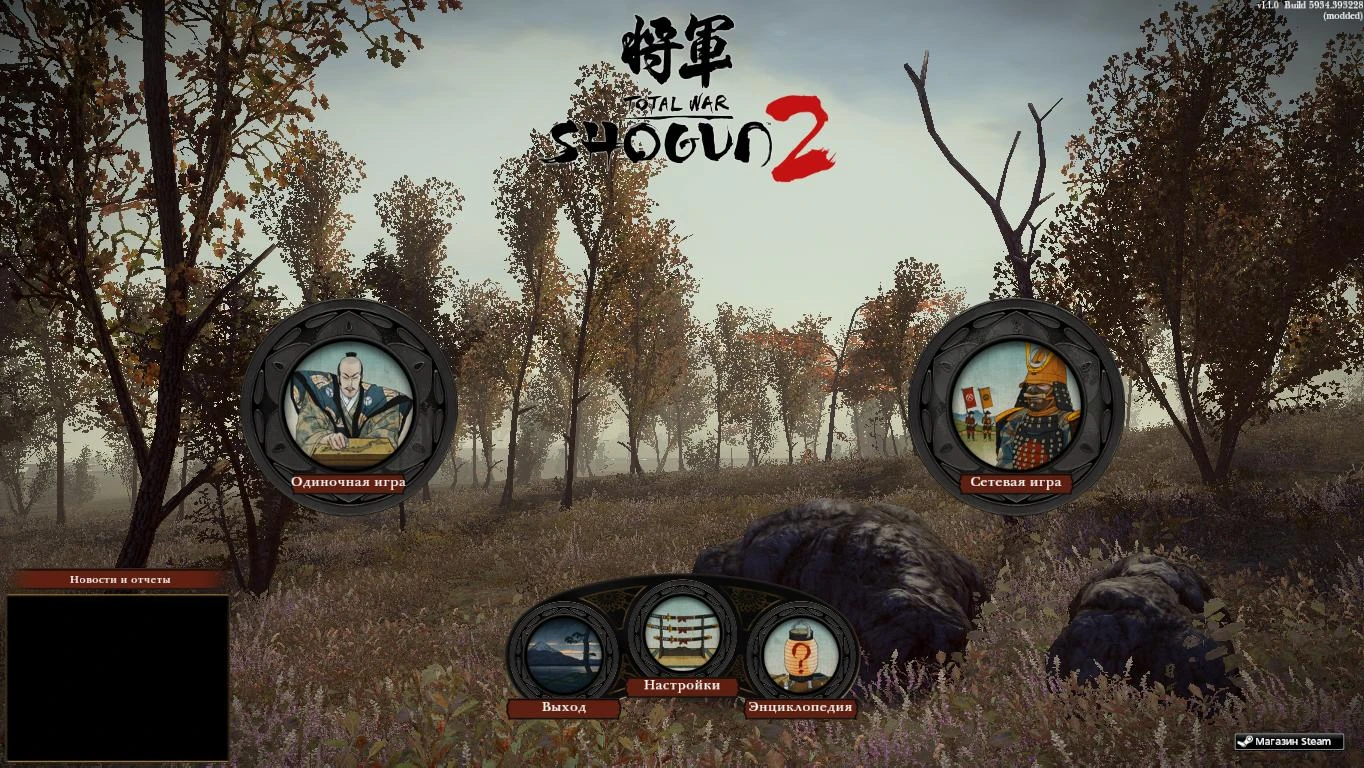Click the Настройки text label
Screen dimensions: 1364x768
[683, 687]
